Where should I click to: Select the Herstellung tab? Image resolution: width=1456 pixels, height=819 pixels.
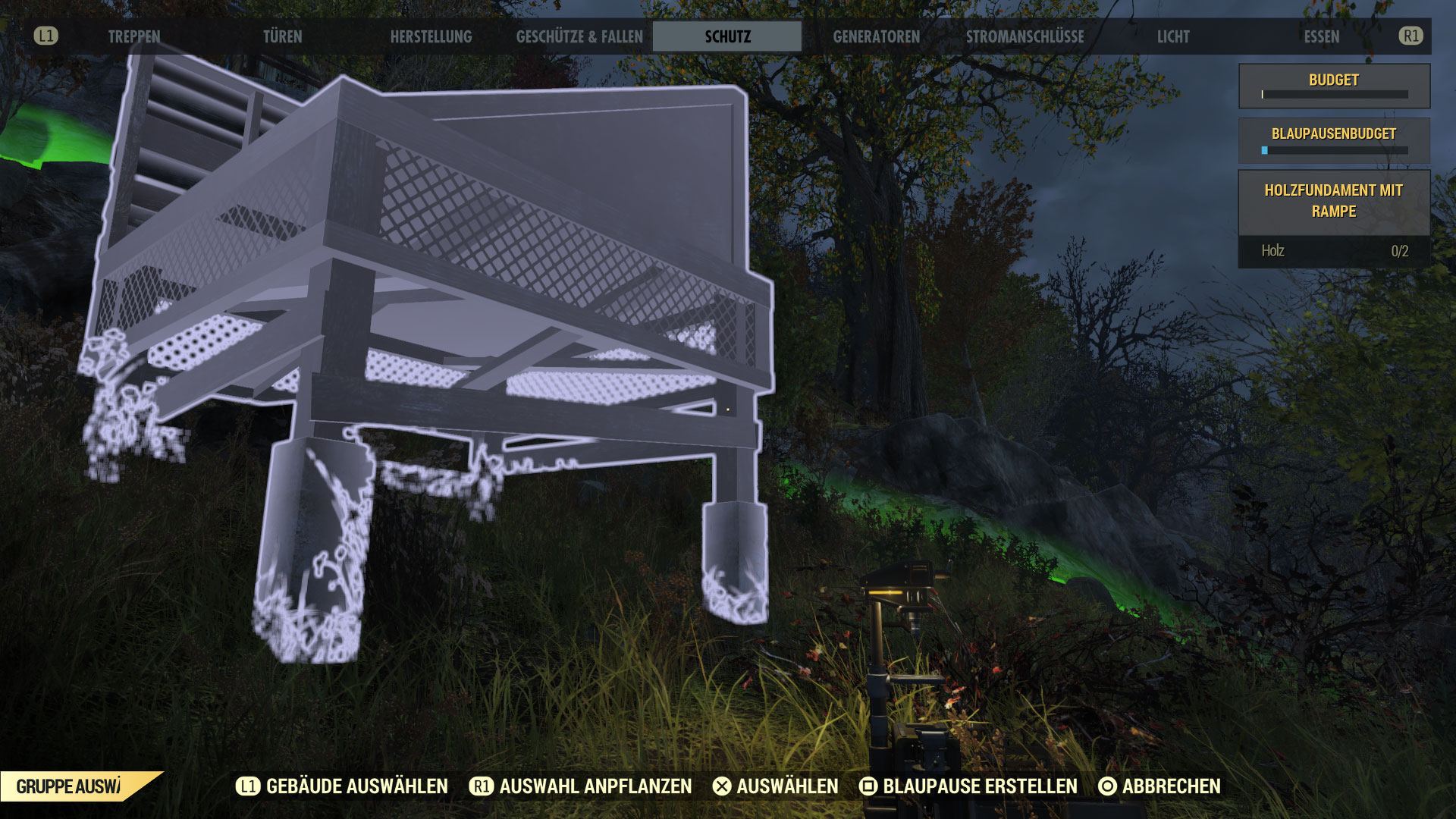[x=431, y=36]
